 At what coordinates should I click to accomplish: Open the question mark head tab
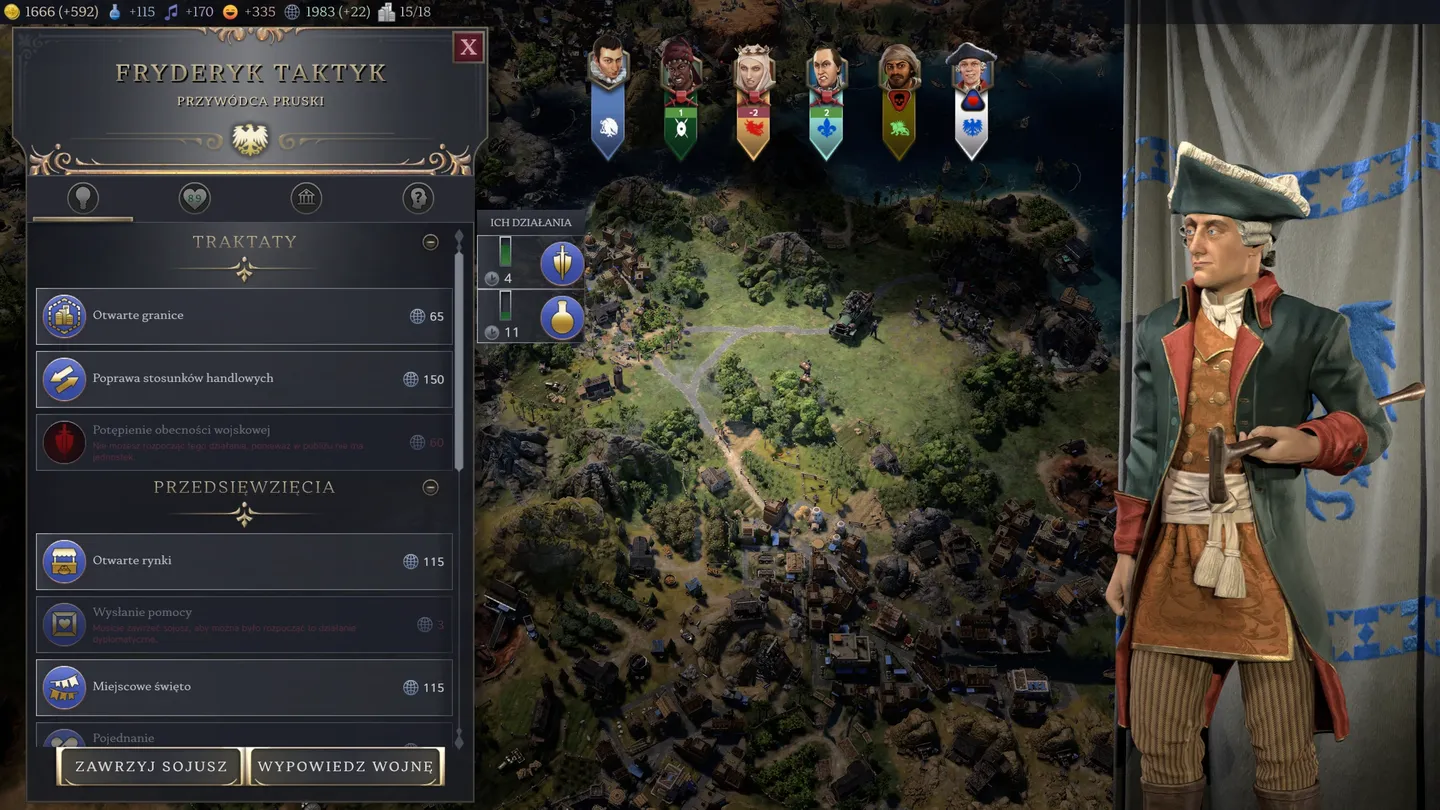tap(418, 198)
